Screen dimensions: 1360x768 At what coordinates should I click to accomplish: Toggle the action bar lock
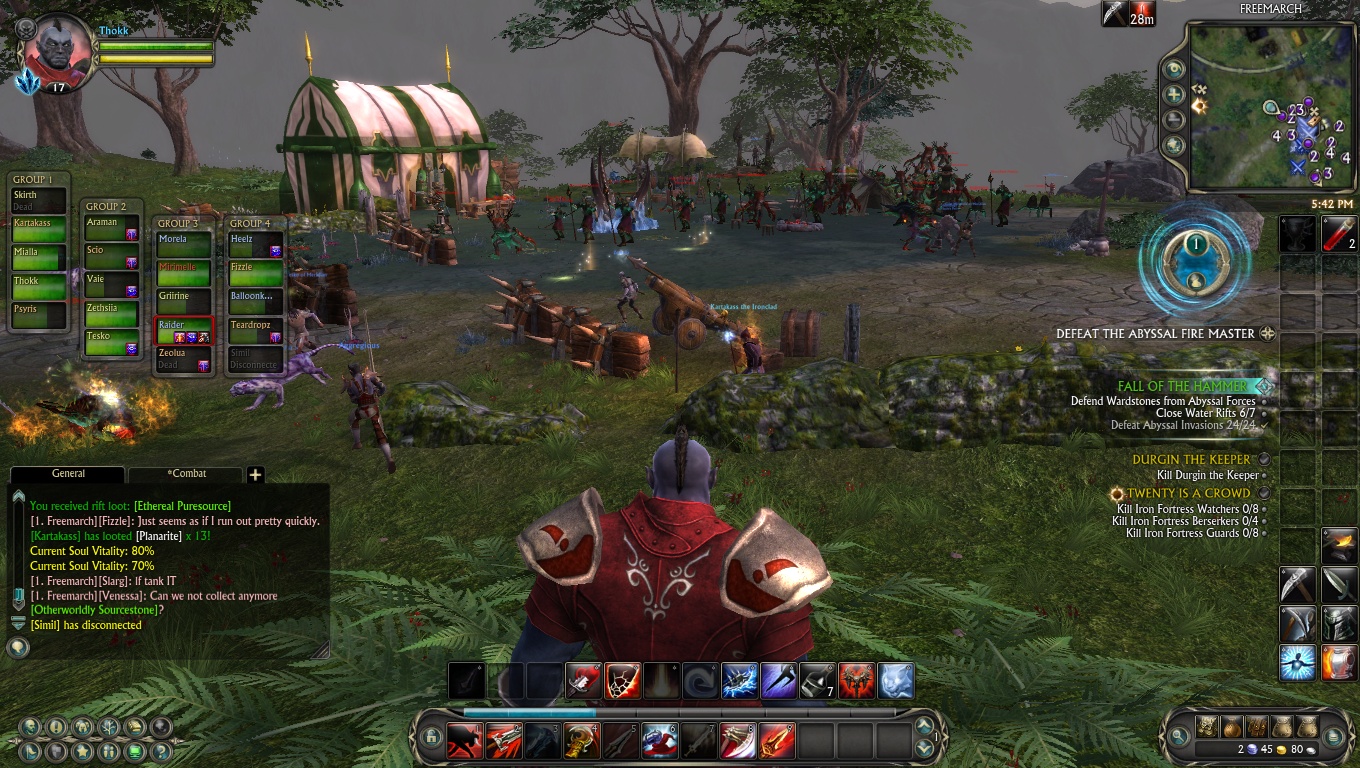click(x=432, y=737)
